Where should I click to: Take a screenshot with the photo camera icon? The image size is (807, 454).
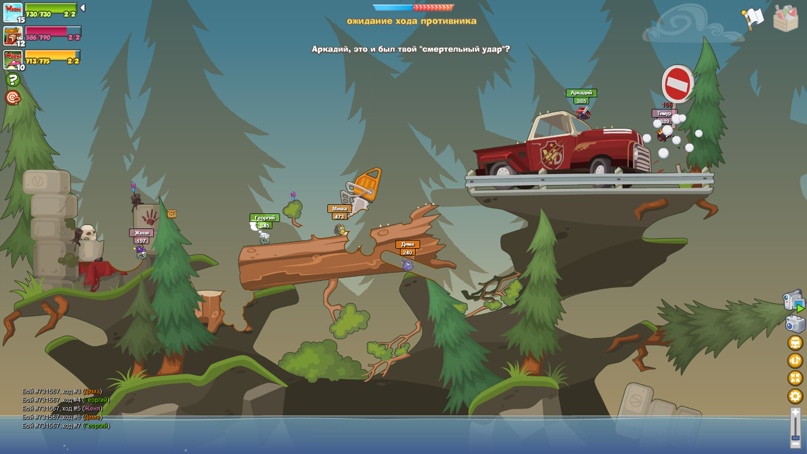[x=794, y=323]
